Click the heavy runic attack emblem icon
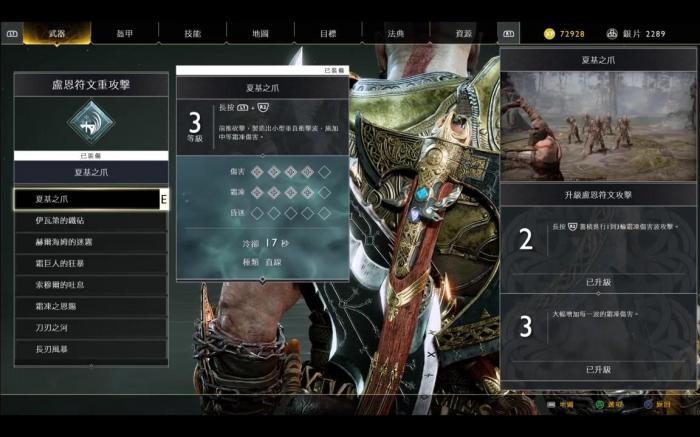Image resolution: width=700 pixels, height=437 pixels. (91, 123)
